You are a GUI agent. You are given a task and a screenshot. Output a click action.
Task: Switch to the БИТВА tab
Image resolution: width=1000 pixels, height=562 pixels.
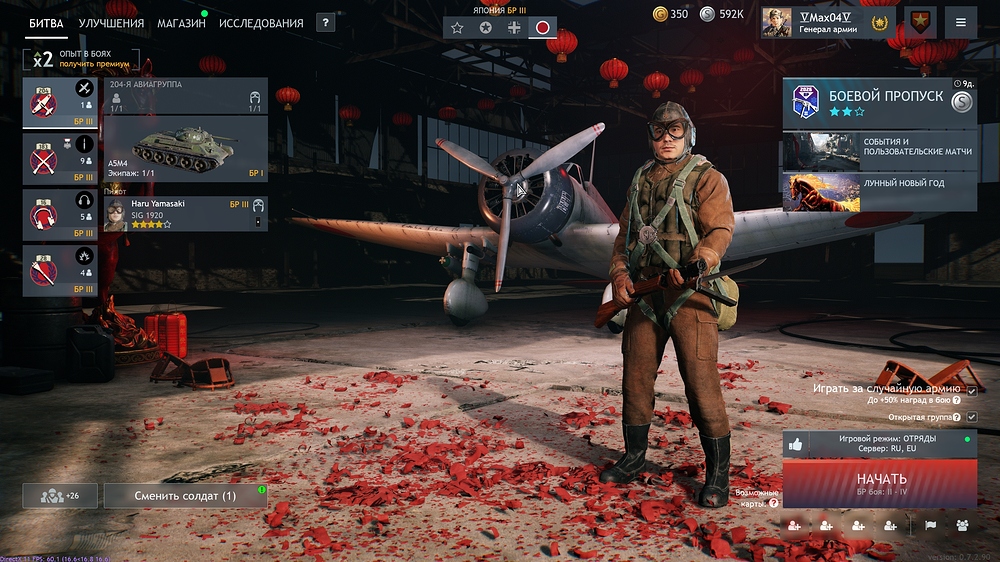tap(47, 23)
